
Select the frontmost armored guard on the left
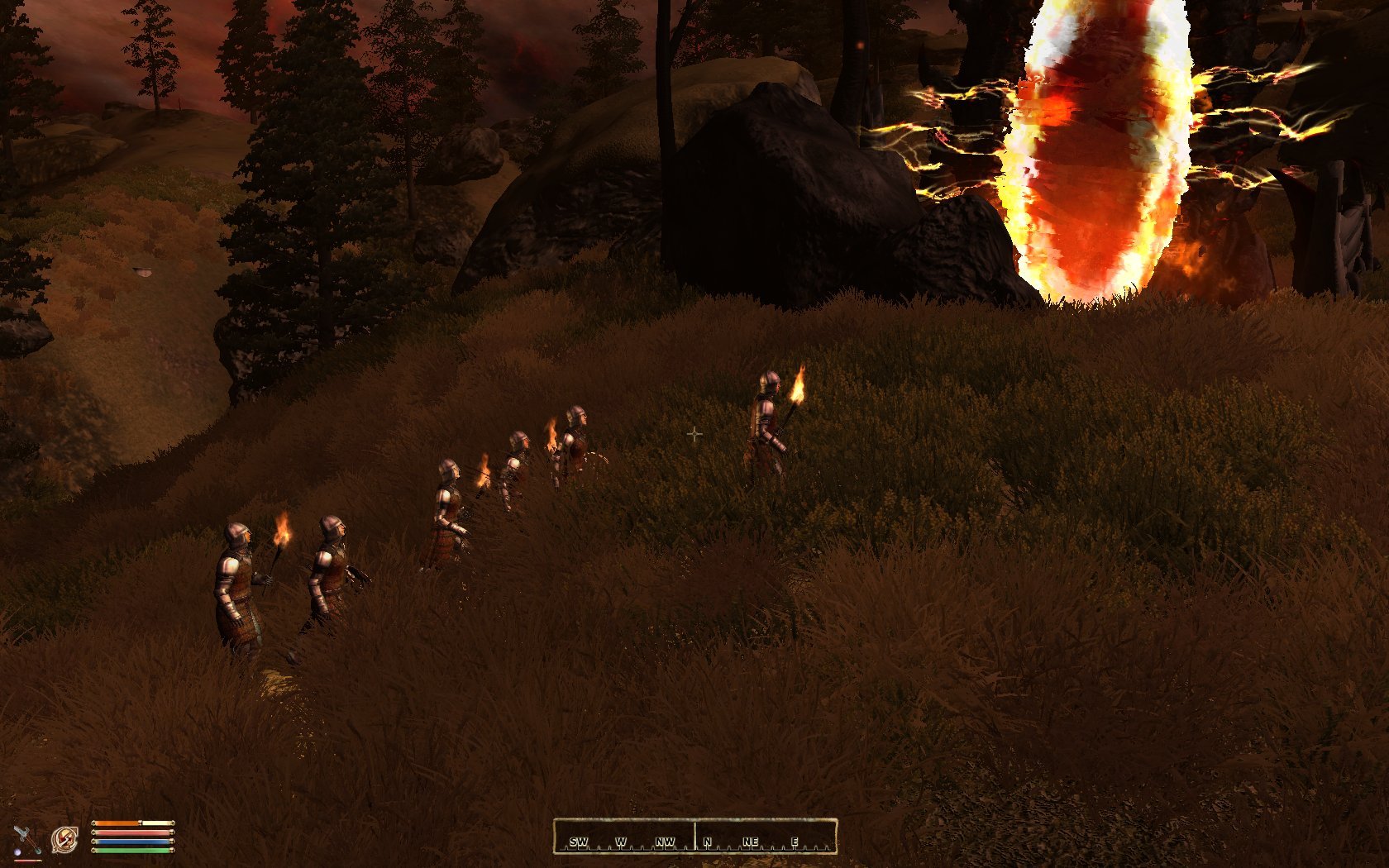point(237,579)
